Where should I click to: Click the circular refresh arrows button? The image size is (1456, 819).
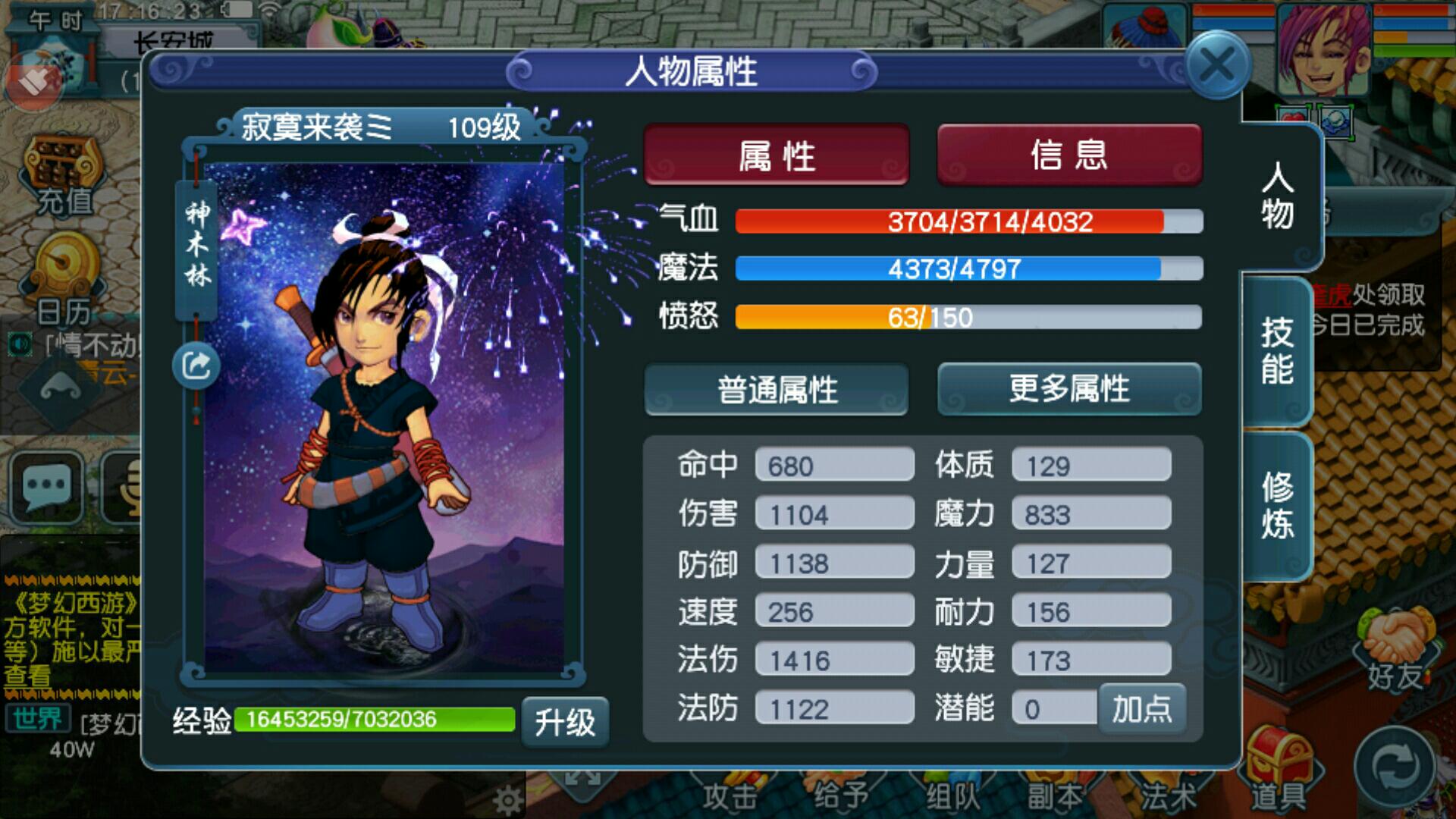tap(1395, 766)
